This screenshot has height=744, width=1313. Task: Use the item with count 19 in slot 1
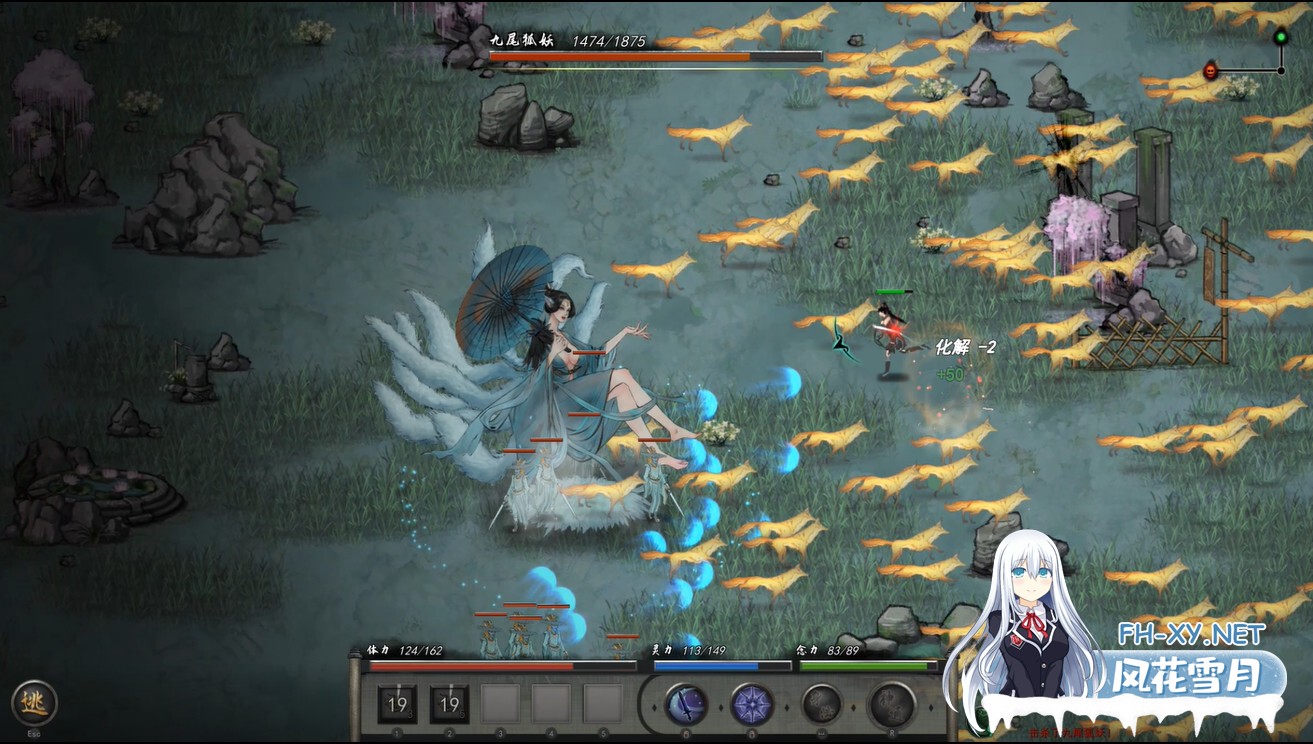(x=397, y=704)
